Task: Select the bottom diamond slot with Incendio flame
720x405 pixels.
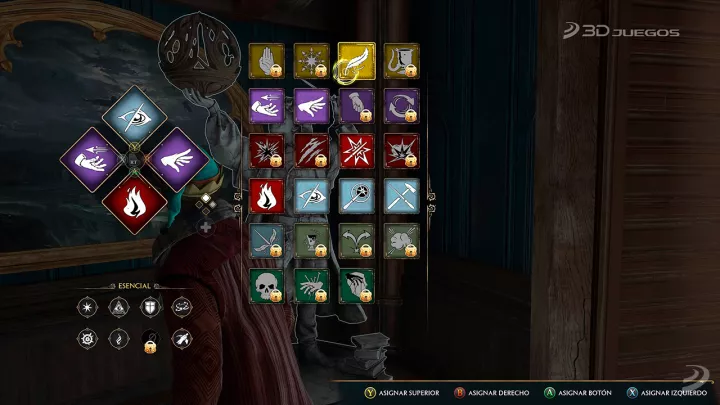Action: tap(135, 200)
